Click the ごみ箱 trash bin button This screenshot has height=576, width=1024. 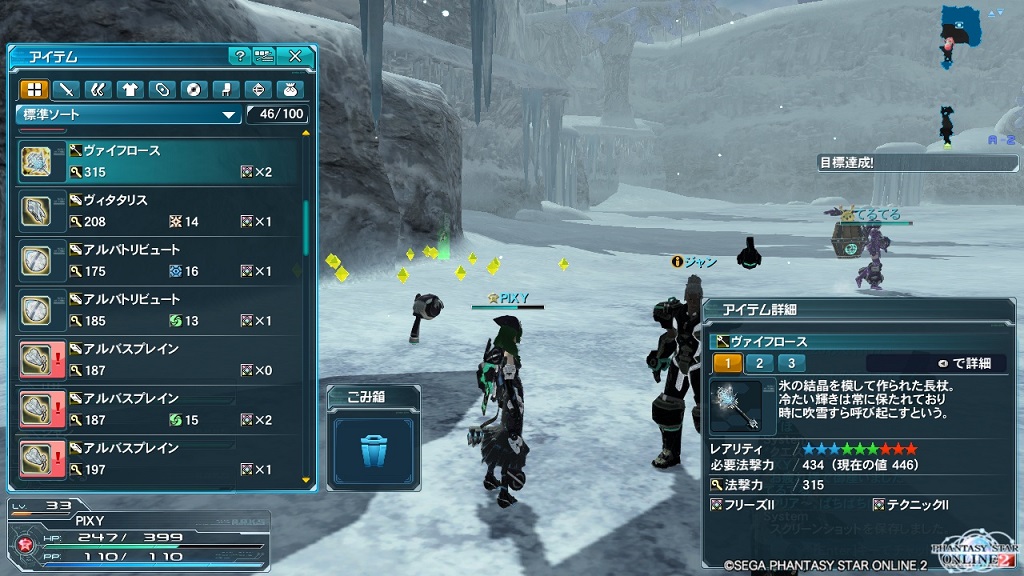pyautogui.click(x=373, y=447)
